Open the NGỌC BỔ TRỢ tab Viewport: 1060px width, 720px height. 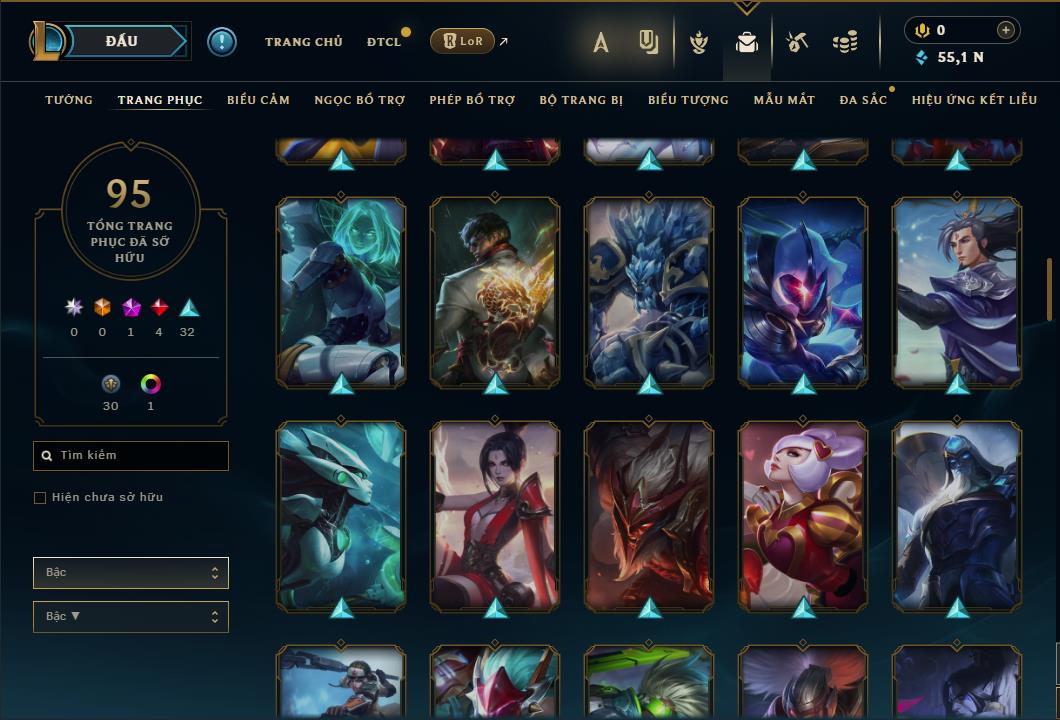[x=359, y=100]
